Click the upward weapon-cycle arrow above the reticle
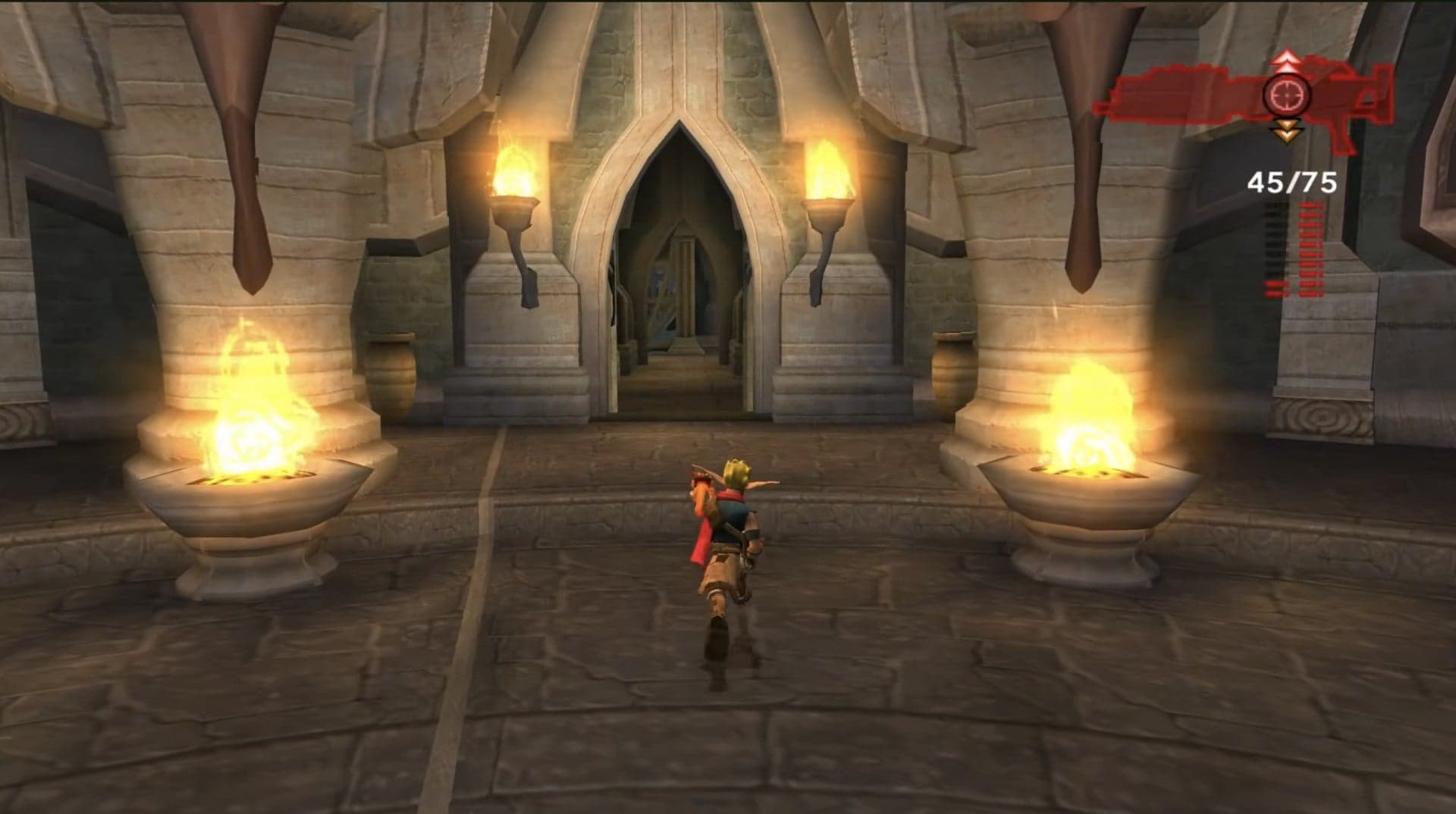The height and width of the screenshot is (814, 1456). pos(1286,61)
